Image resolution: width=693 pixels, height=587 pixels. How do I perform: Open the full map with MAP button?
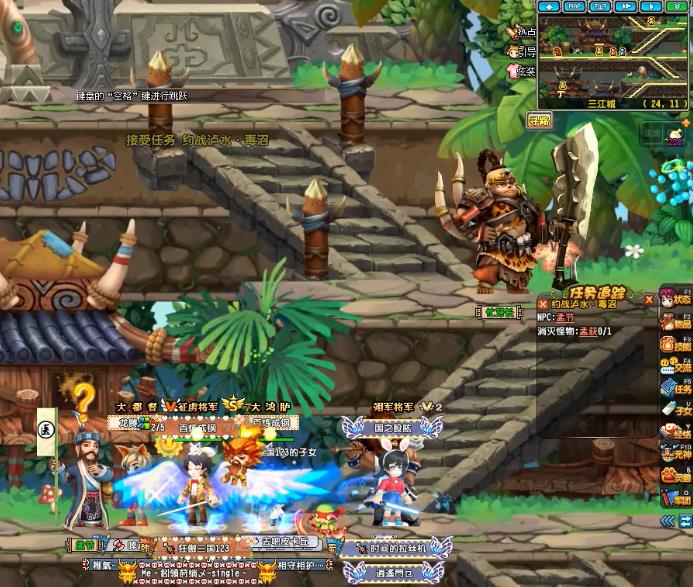(575, 6)
